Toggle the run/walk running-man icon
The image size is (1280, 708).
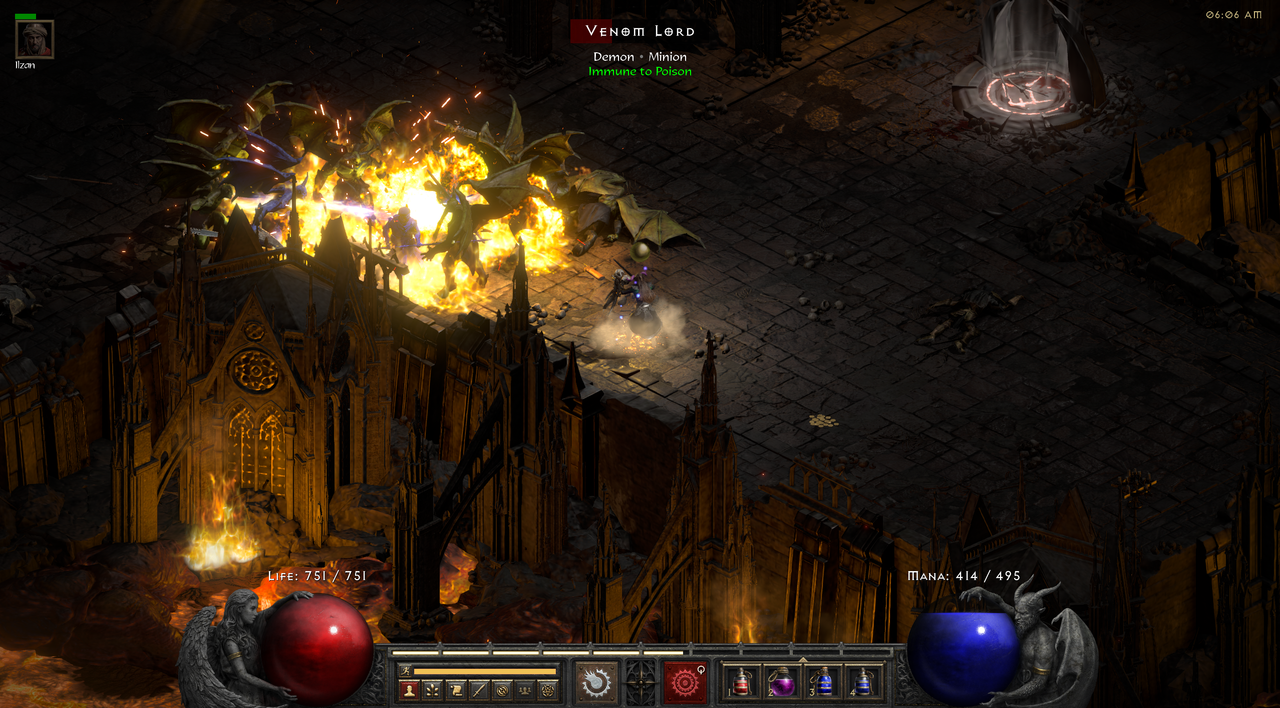404,671
